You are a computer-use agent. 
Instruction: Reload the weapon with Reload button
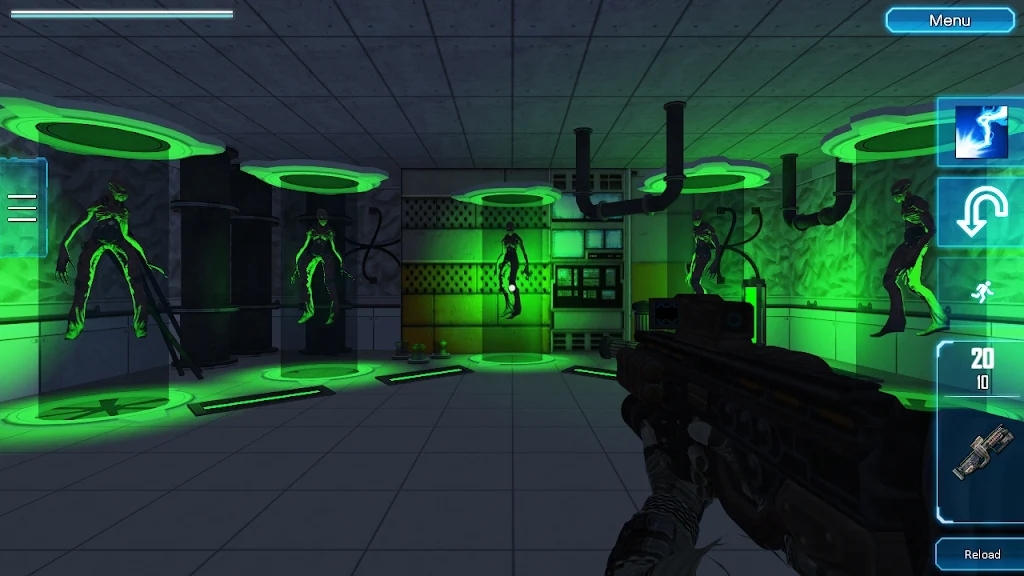(981, 554)
